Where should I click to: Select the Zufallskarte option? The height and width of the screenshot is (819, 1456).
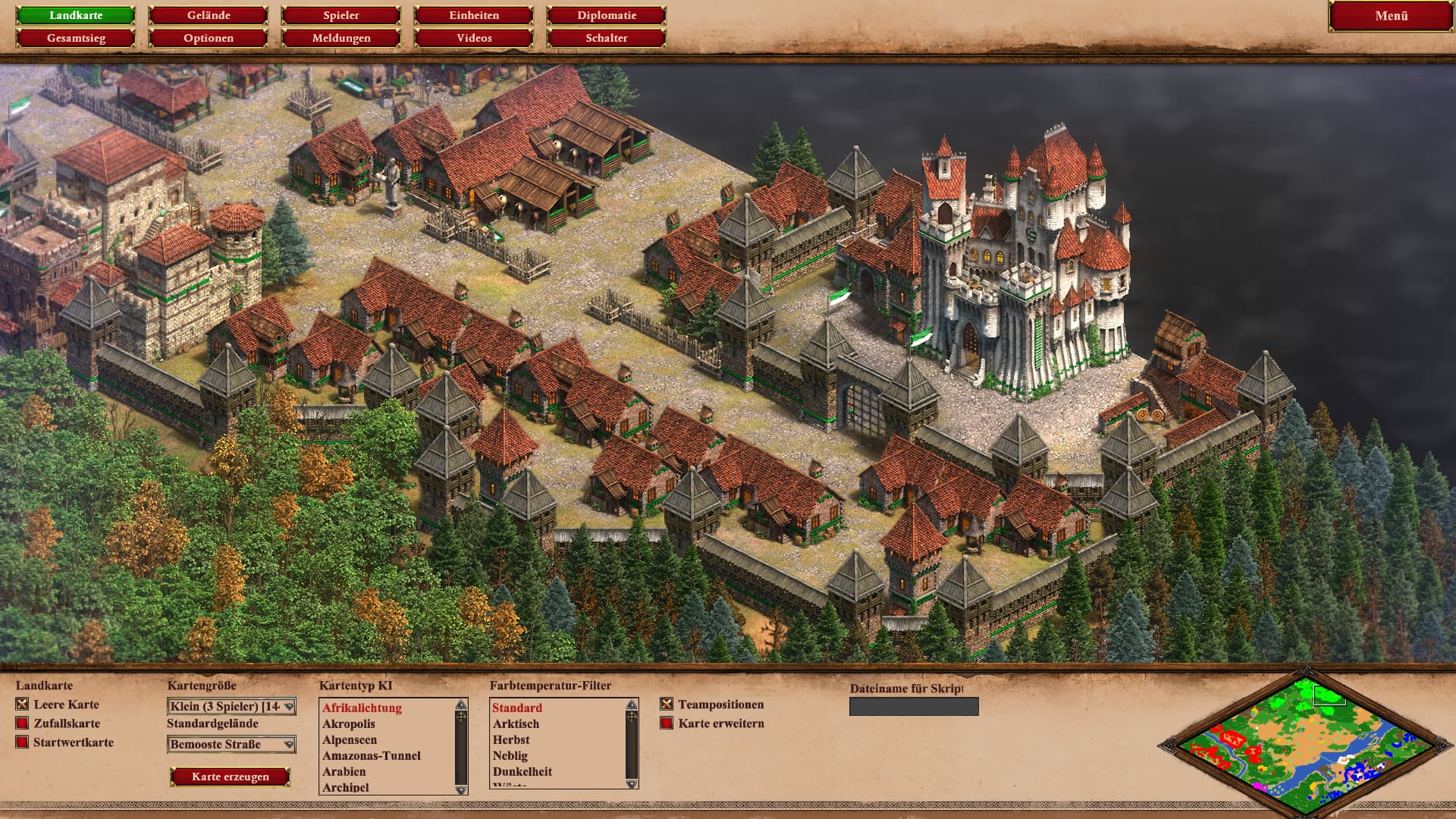pyautogui.click(x=23, y=723)
